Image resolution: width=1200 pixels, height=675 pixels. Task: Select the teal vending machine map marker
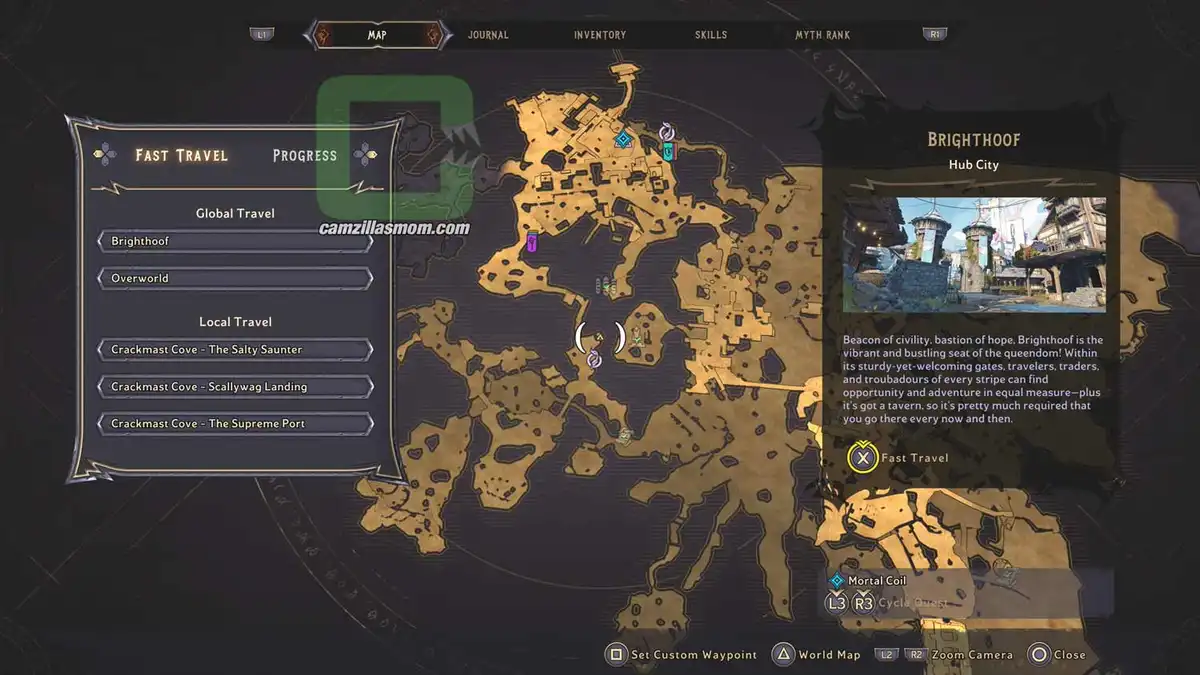point(668,151)
